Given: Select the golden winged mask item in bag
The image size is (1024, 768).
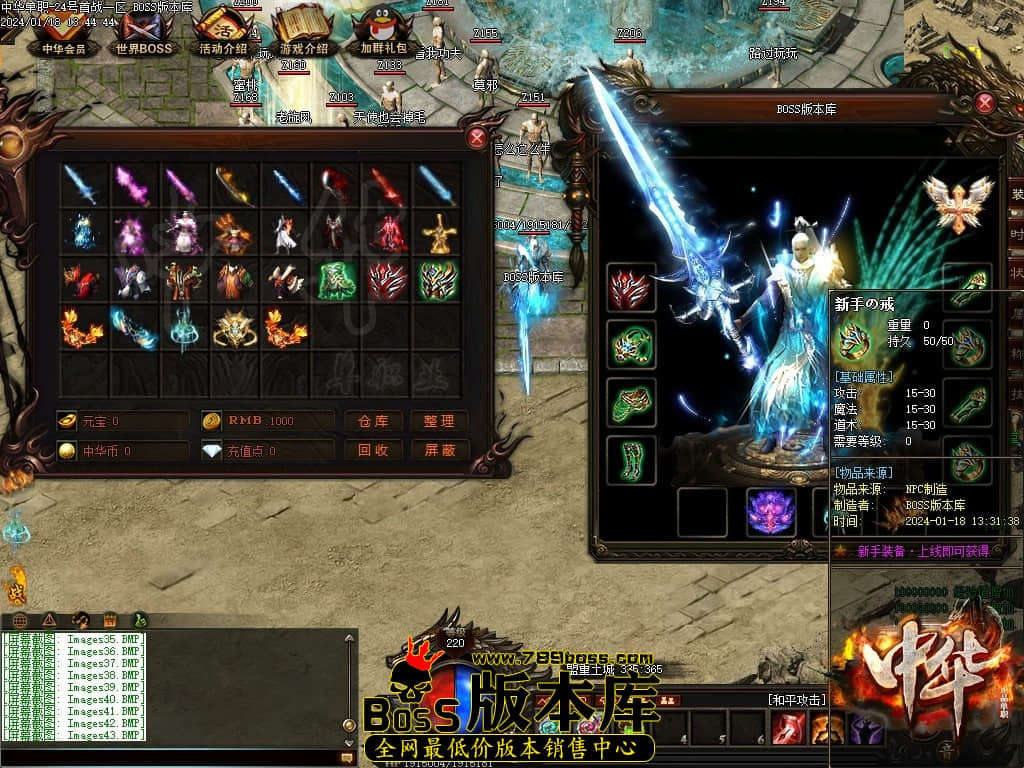Looking at the screenshot, I should (x=236, y=328).
